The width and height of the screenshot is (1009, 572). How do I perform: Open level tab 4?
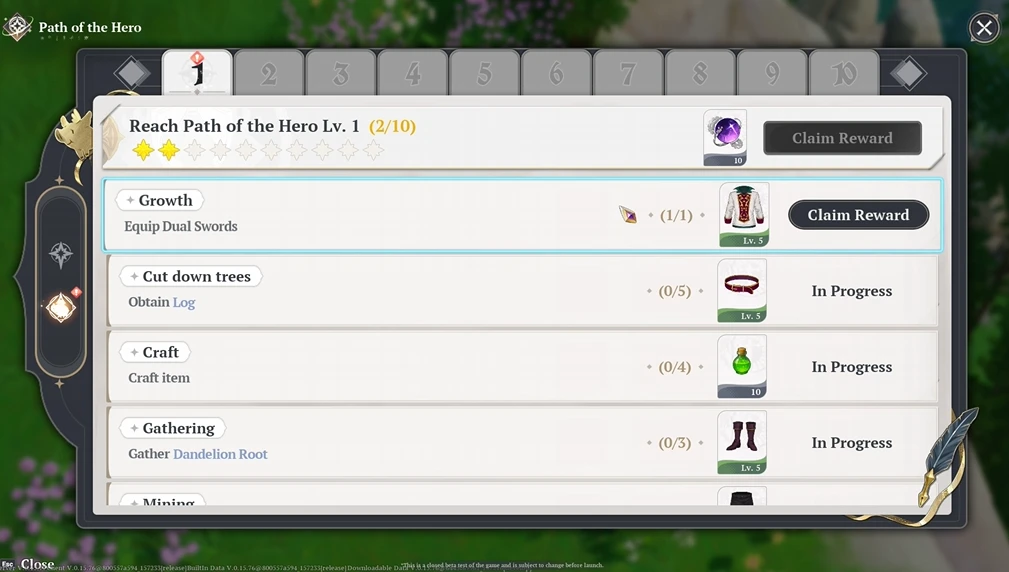413,73
